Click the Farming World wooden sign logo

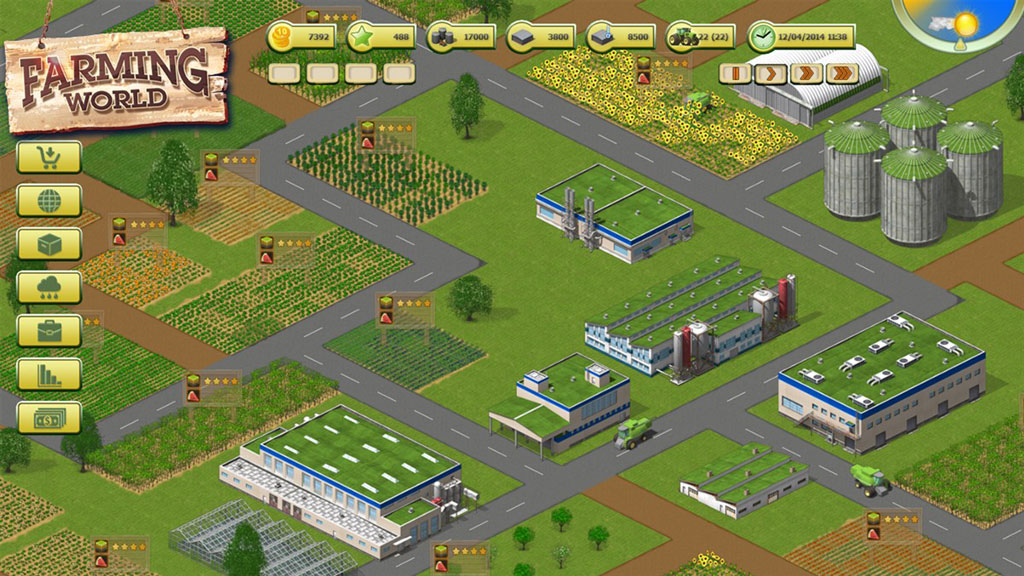pos(117,80)
